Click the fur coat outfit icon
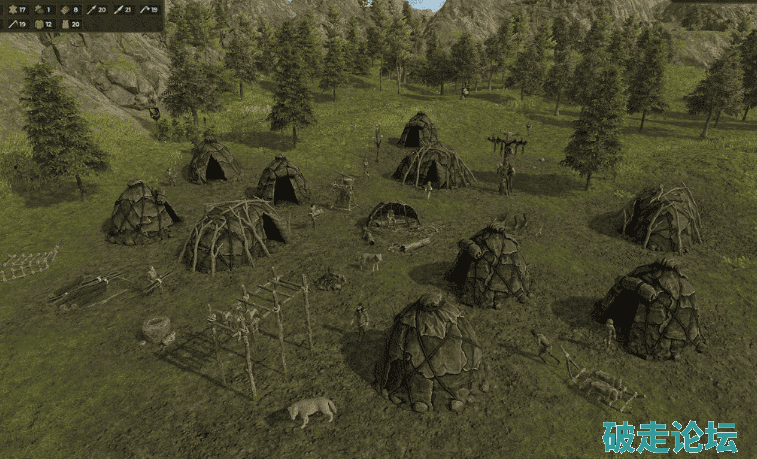Screen dimensions: 757x459 [65, 24]
